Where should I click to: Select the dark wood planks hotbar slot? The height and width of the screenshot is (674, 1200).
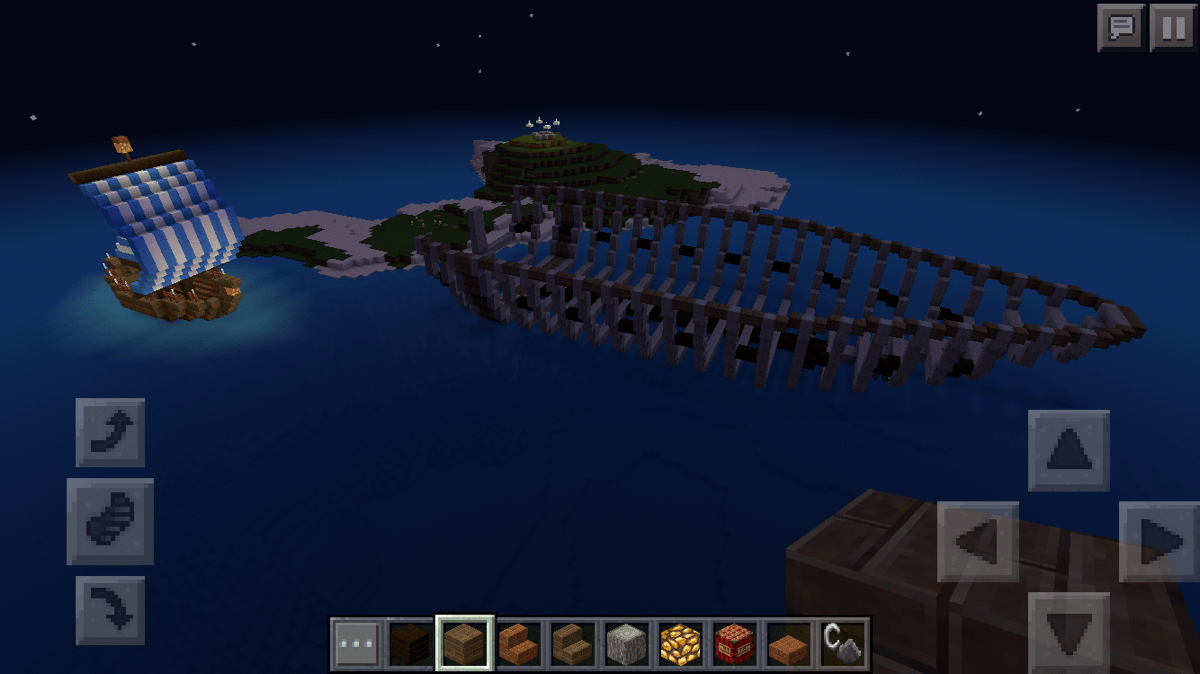coord(410,643)
